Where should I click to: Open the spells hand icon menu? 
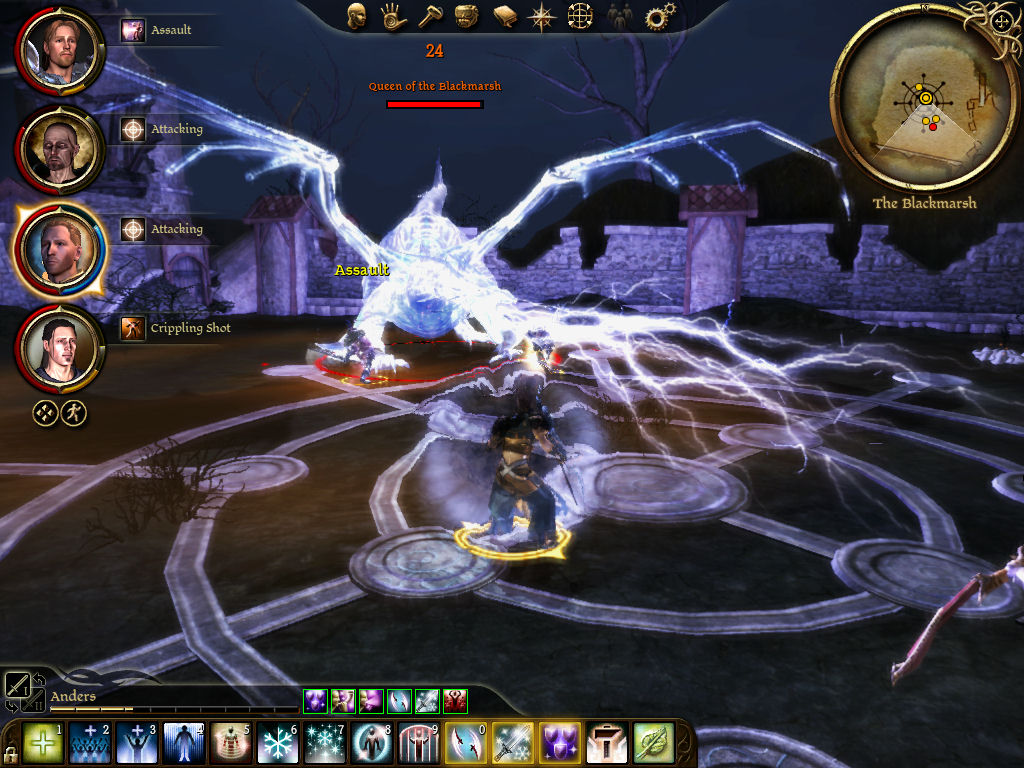click(392, 17)
